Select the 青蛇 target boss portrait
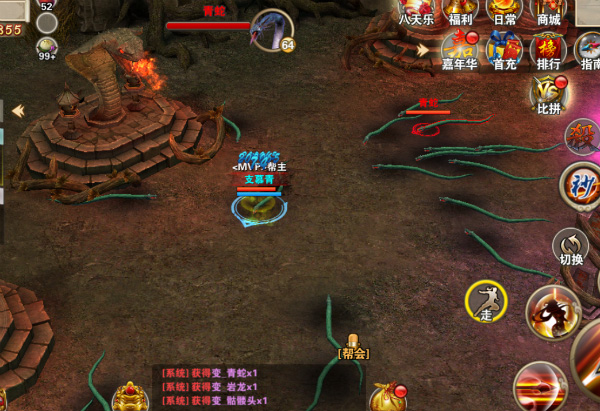Image resolution: width=600 pixels, height=411 pixels. (x=271, y=30)
